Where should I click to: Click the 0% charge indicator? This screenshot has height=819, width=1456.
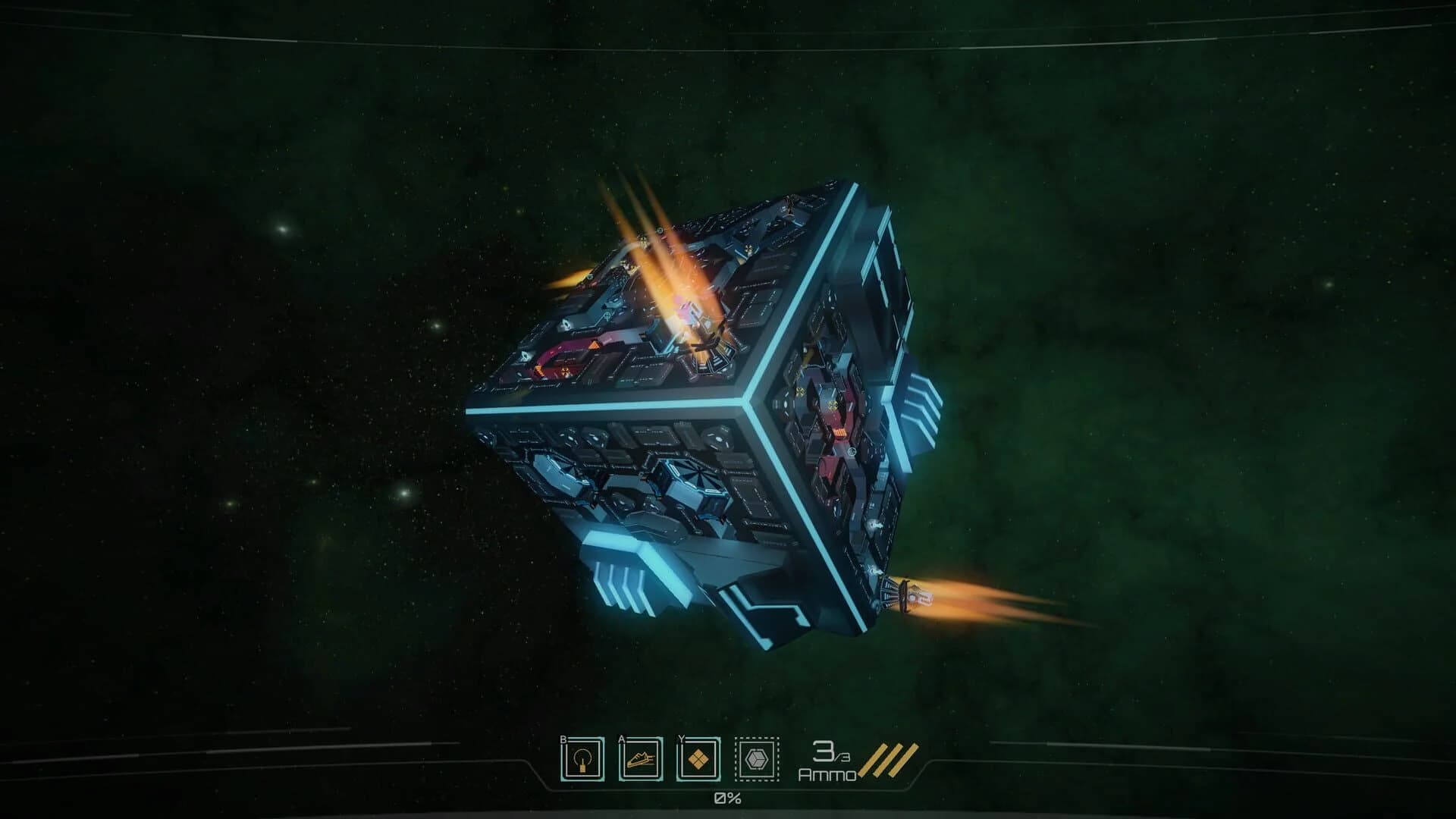(727, 798)
